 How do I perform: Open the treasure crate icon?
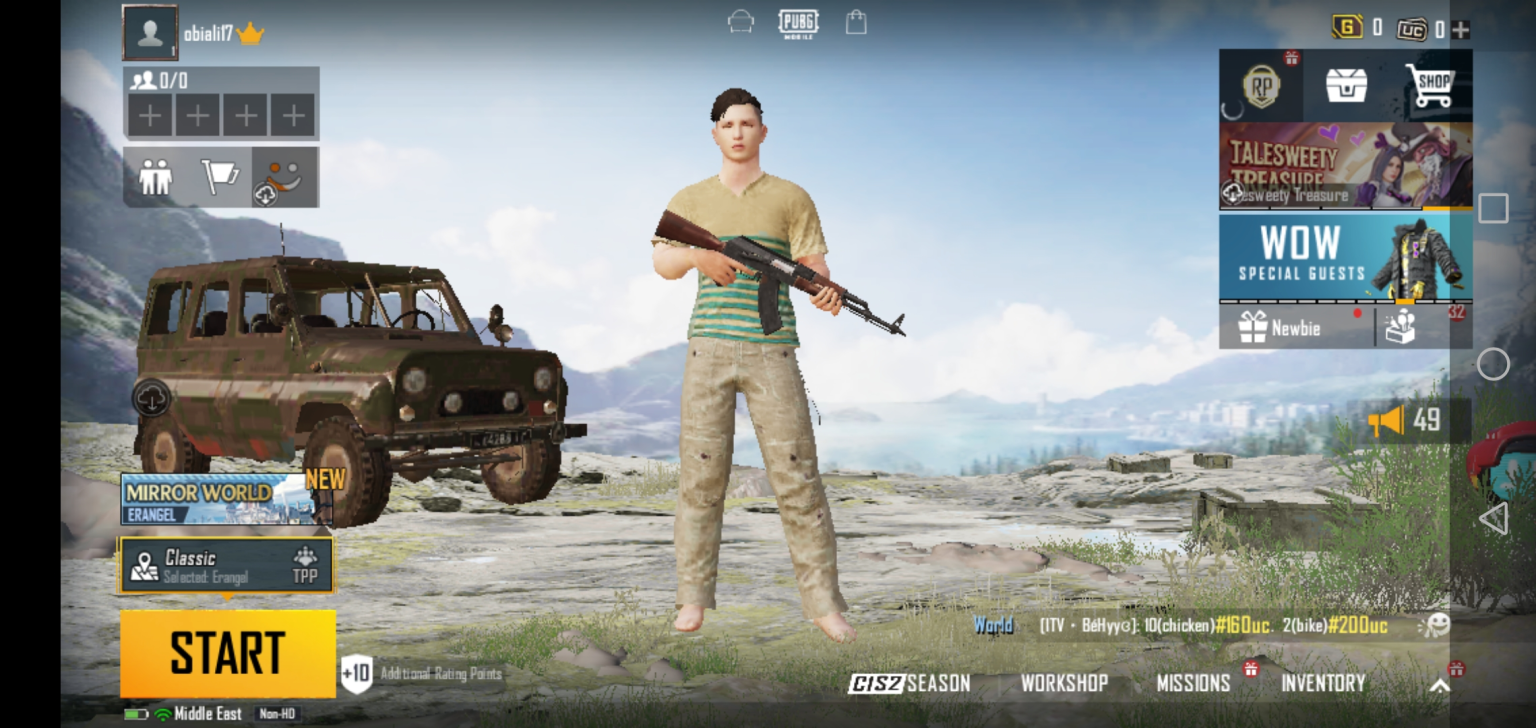(x=1346, y=86)
